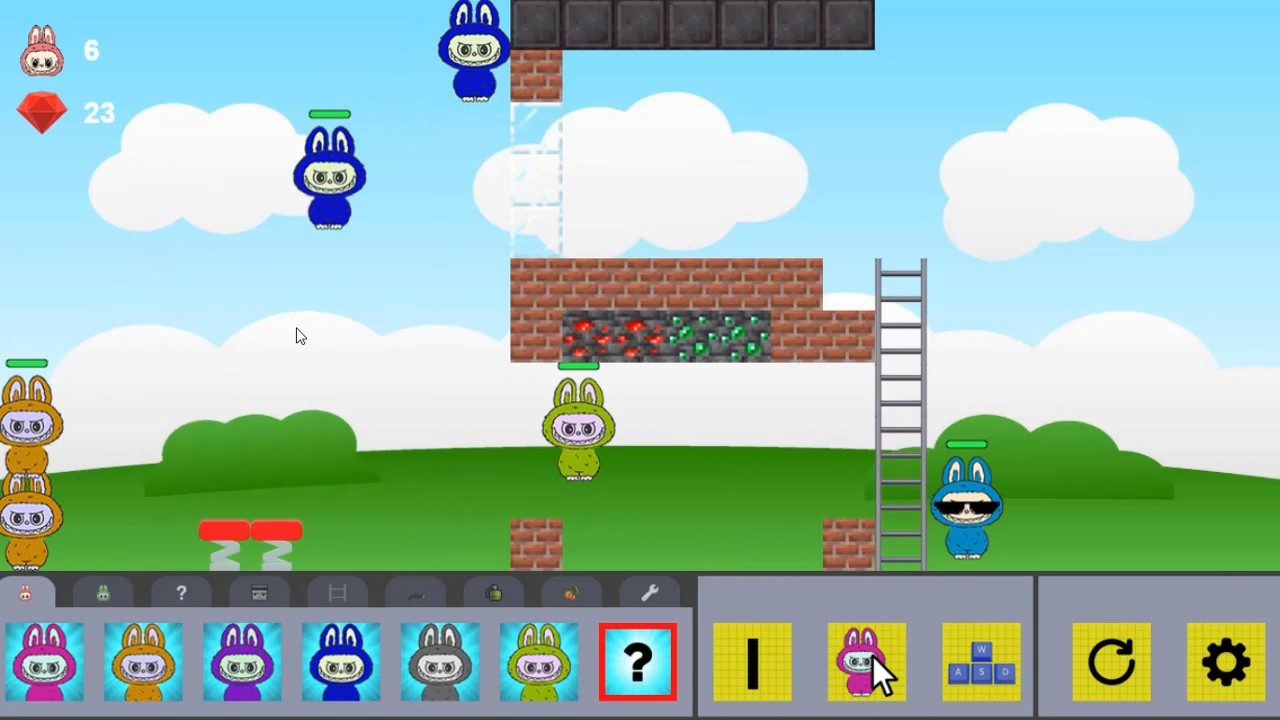Viewport: 1280px width, 720px height.
Task: Enable the cursor bar tool
Action: click(752, 661)
